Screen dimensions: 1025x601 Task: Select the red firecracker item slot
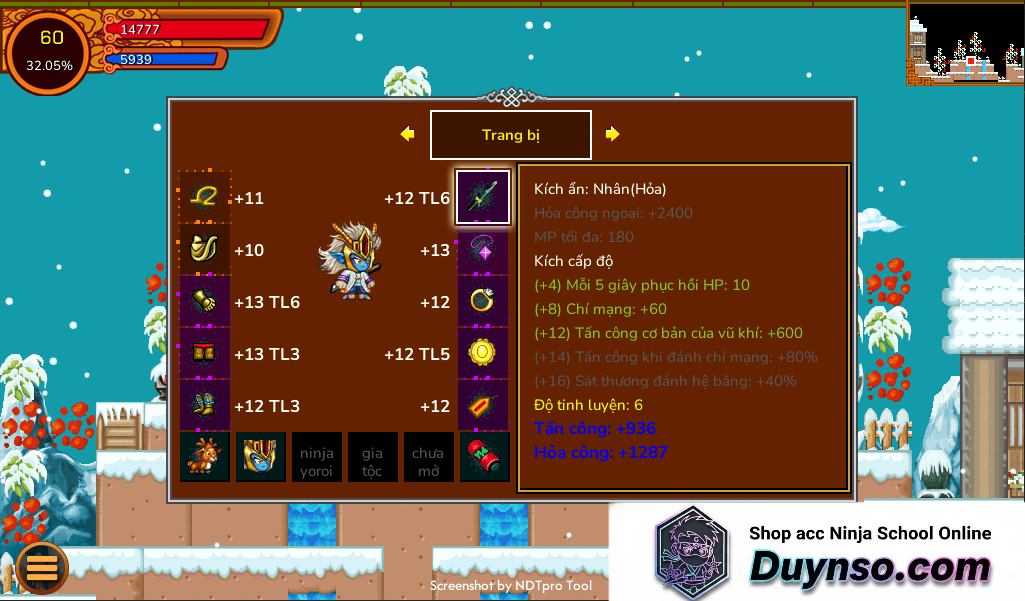485,457
